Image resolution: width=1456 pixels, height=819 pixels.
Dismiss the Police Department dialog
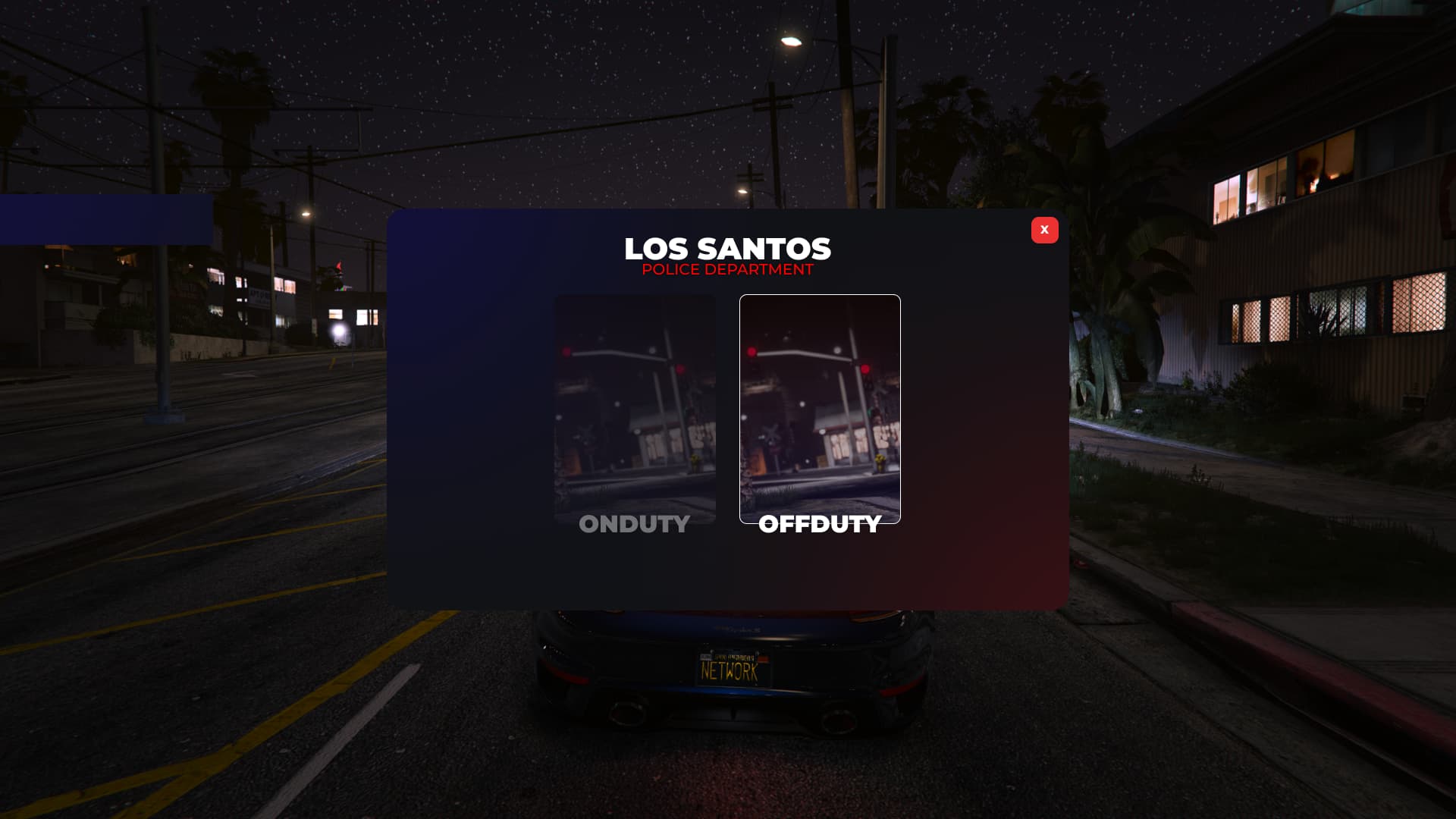tap(1044, 230)
